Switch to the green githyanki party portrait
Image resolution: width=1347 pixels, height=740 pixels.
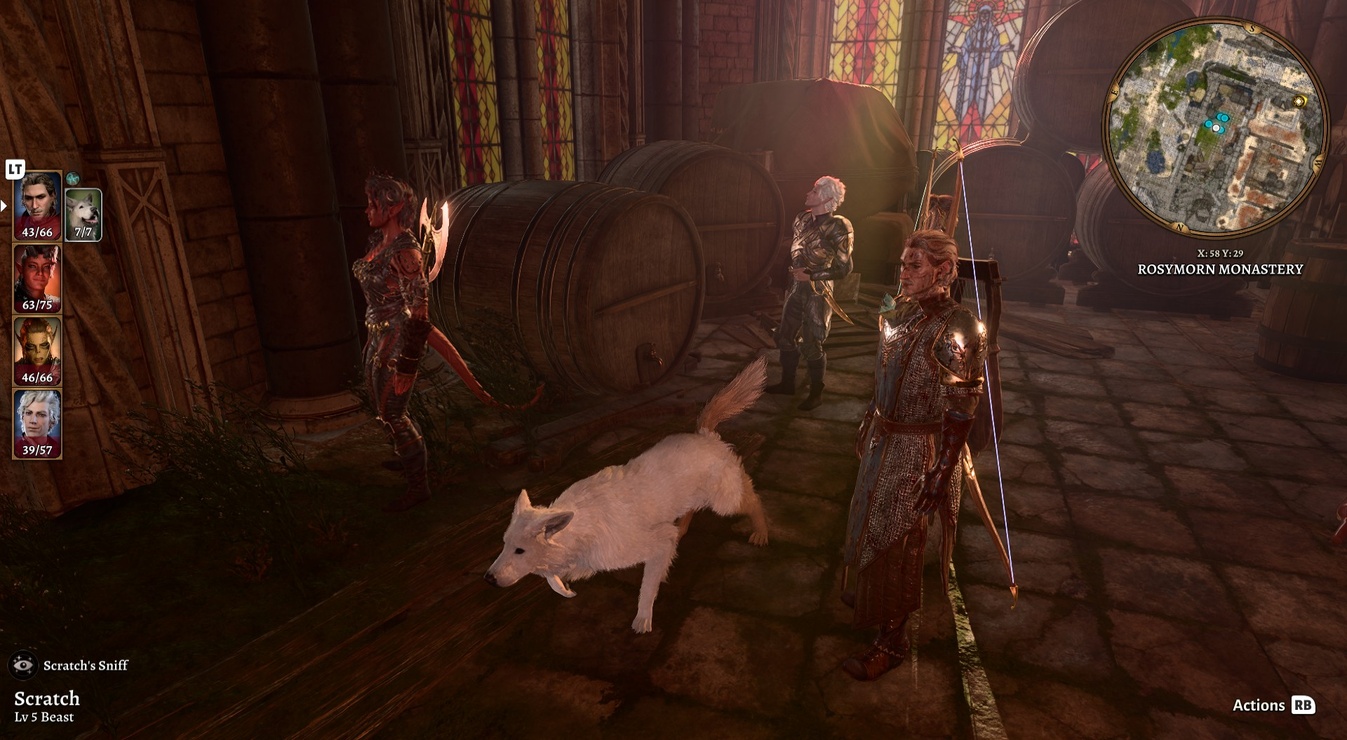coord(37,349)
